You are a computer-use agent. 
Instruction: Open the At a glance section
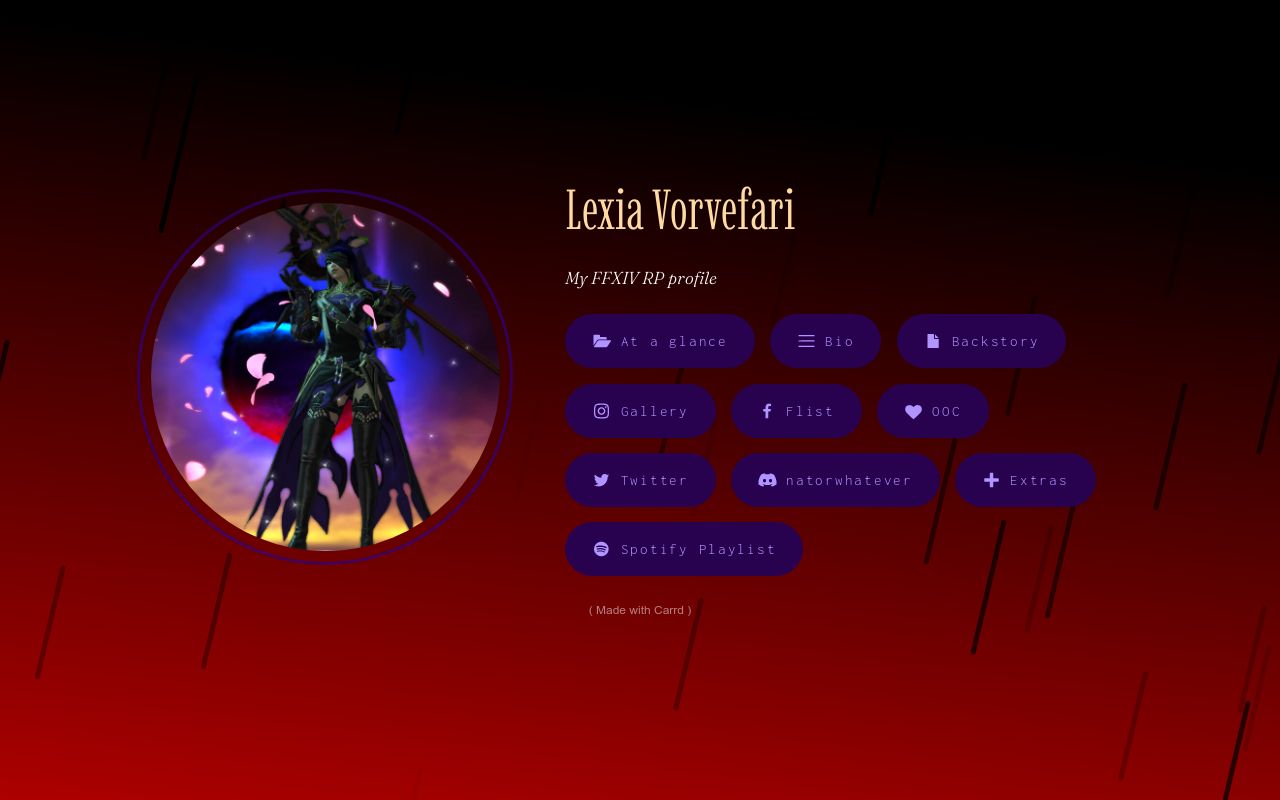[660, 341]
